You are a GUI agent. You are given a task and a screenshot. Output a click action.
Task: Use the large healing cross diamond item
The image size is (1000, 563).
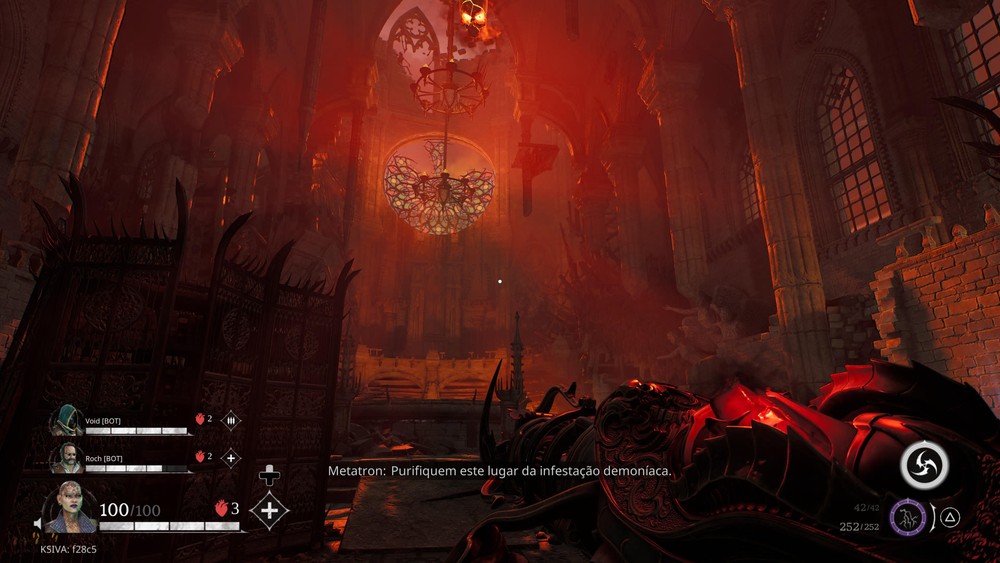click(x=268, y=510)
